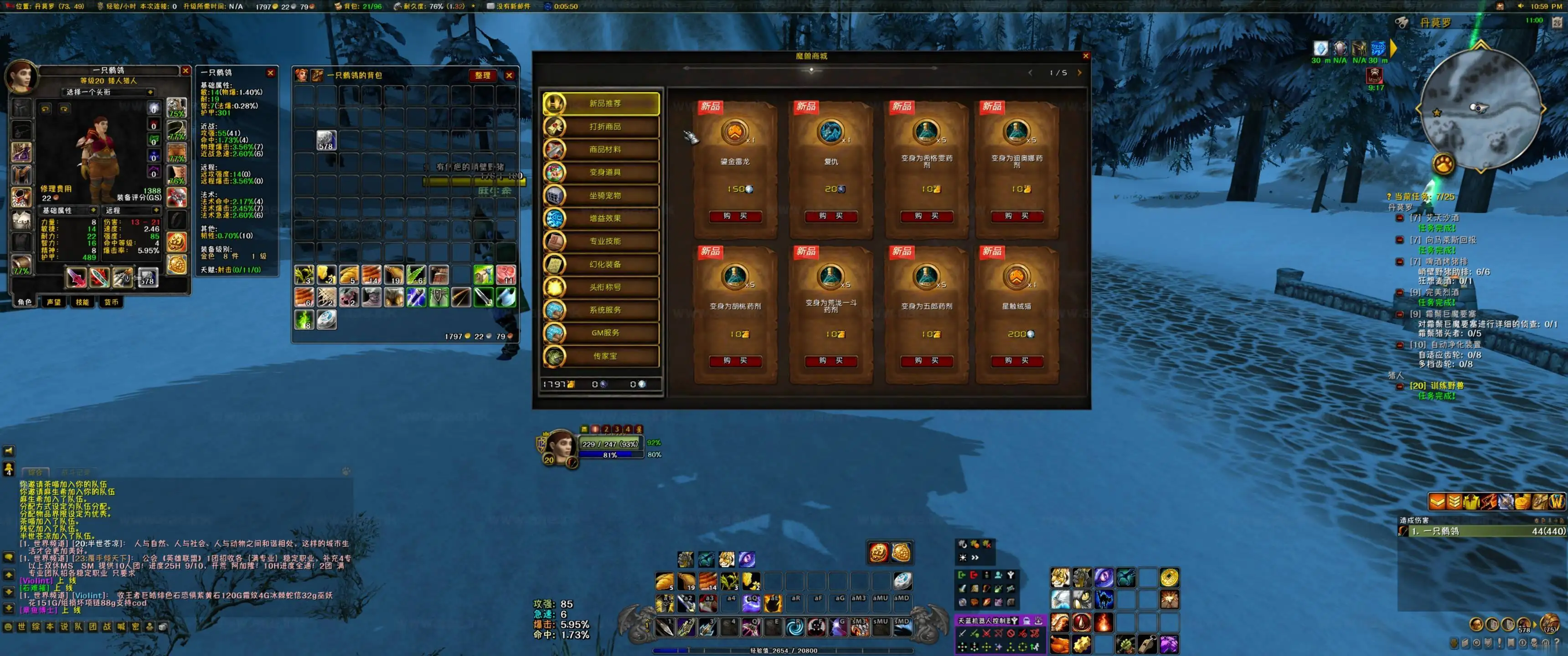Close the 魔兽商城 shop window
Image resolution: width=1568 pixels, height=656 pixels.
point(1085,56)
